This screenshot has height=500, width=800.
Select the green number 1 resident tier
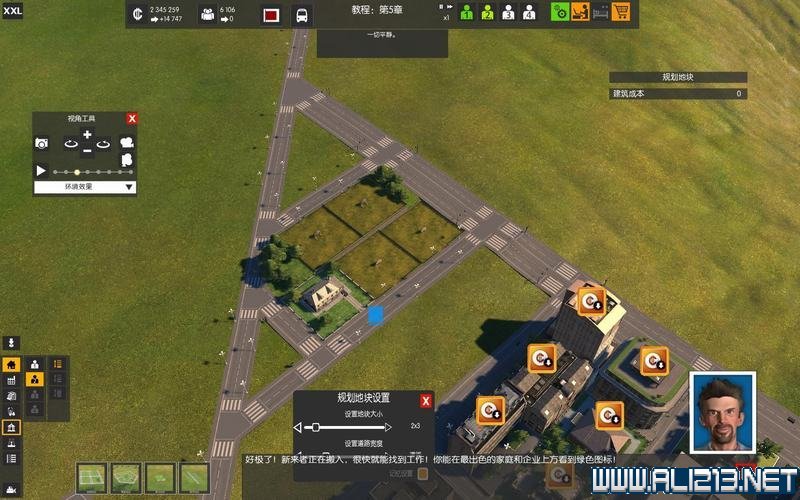[466, 13]
